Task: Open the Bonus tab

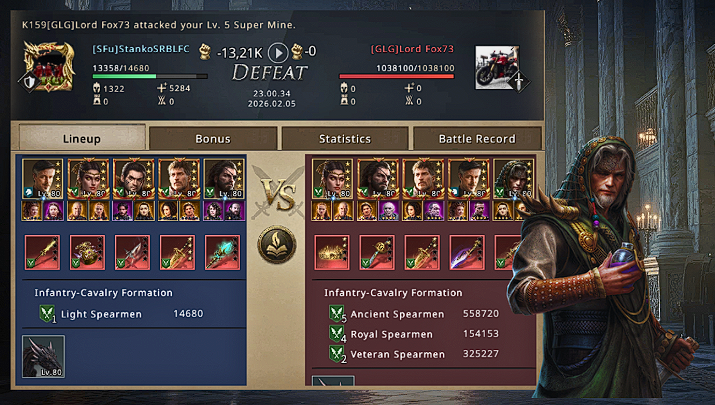Action: [x=213, y=138]
